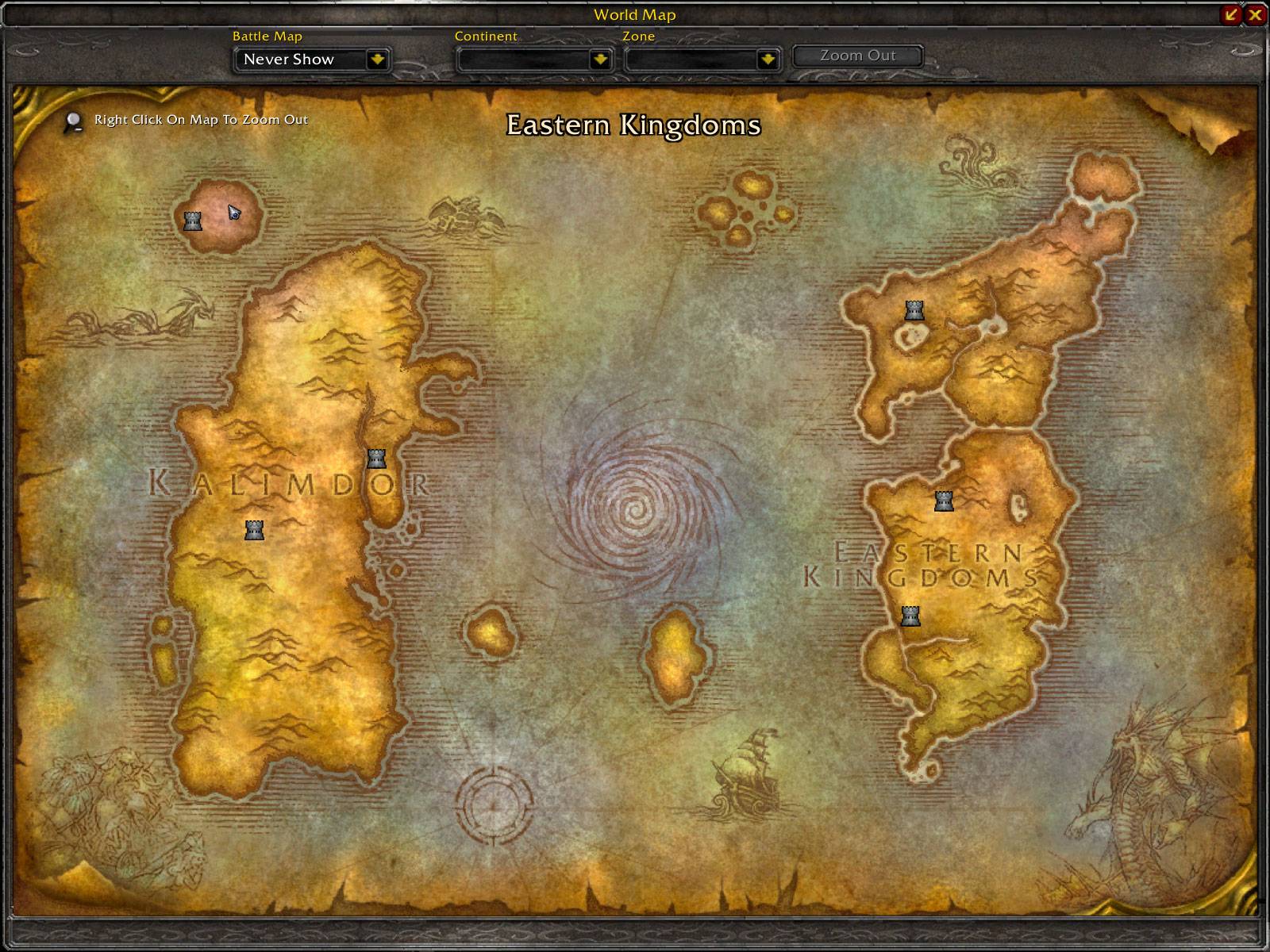Select the tower marker on Teldrassil island
Image resolution: width=1270 pixels, height=952 pixels.
click(x=193, y=222)
